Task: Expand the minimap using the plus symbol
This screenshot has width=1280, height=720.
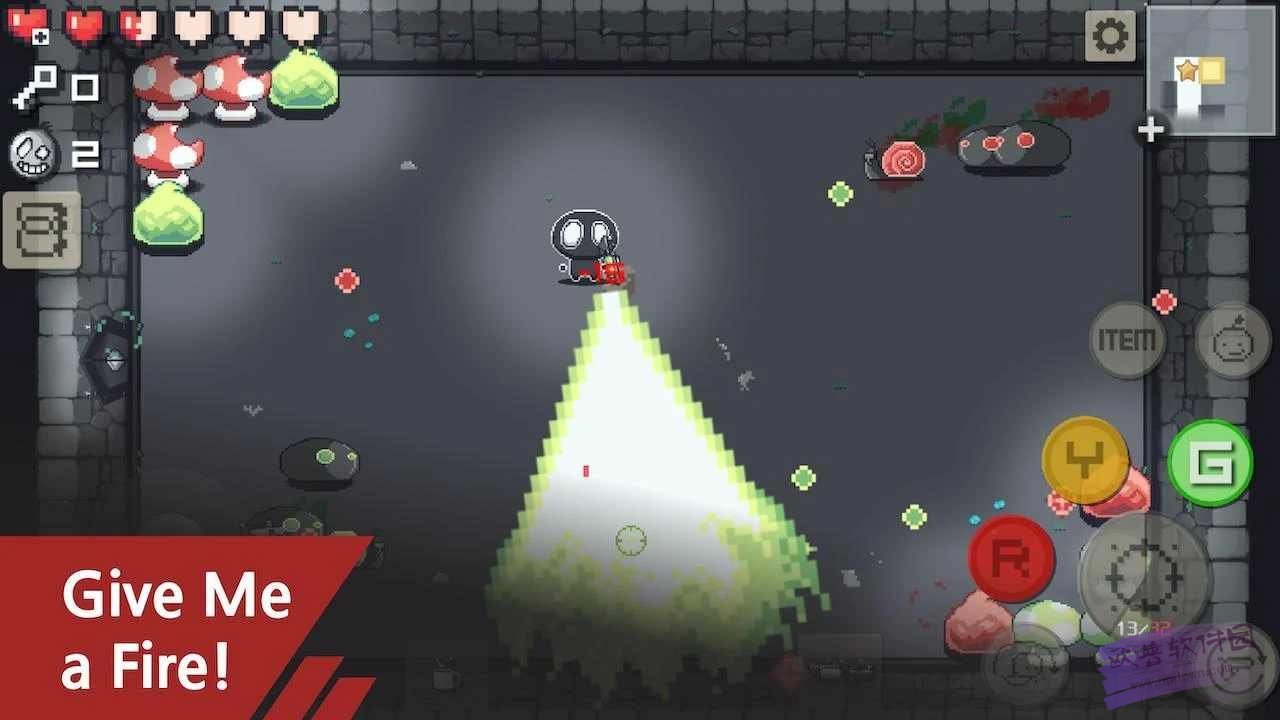Action: 1151,128
